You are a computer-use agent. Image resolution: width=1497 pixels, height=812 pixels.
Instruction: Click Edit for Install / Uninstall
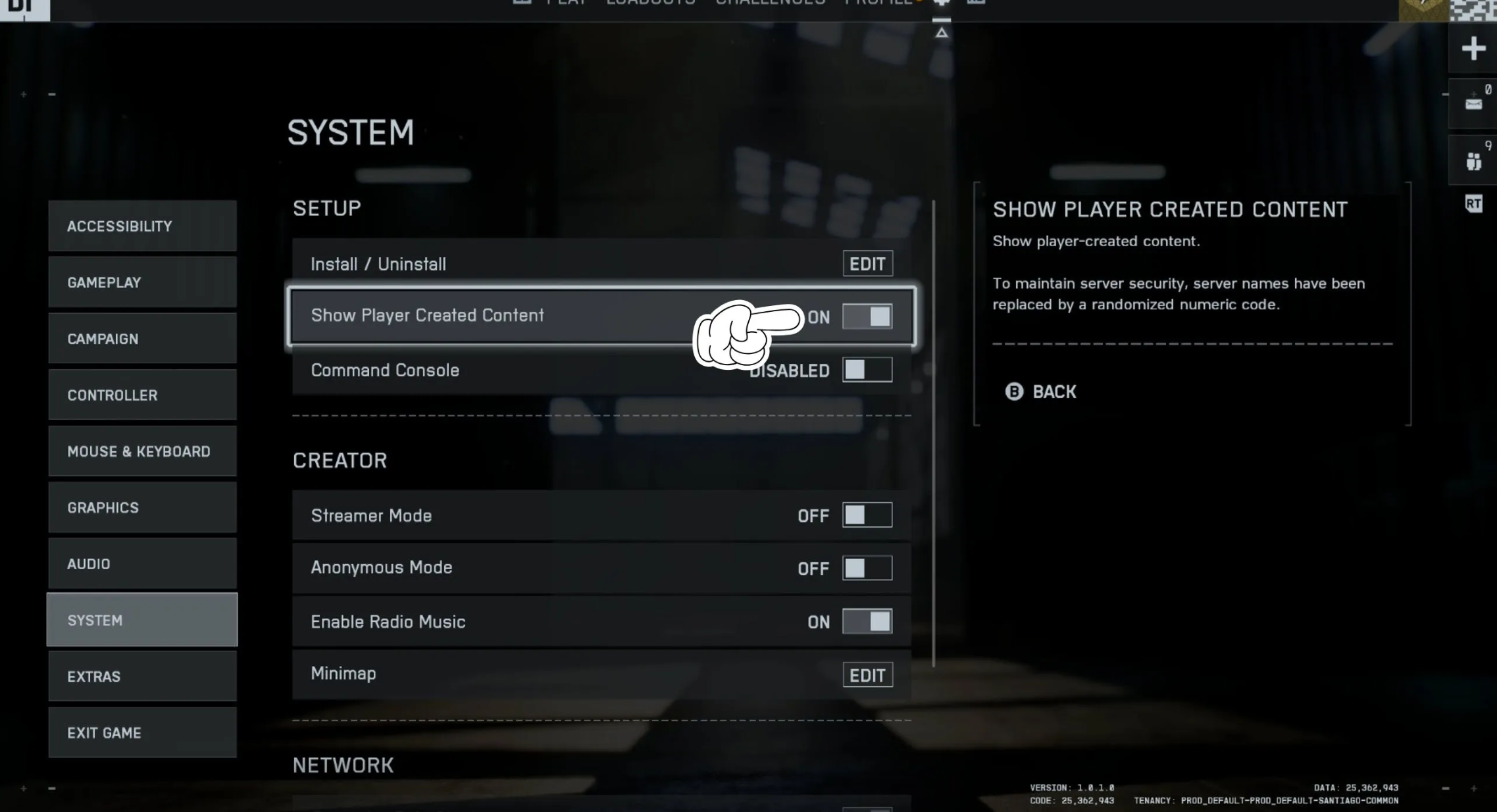(867, 264)
